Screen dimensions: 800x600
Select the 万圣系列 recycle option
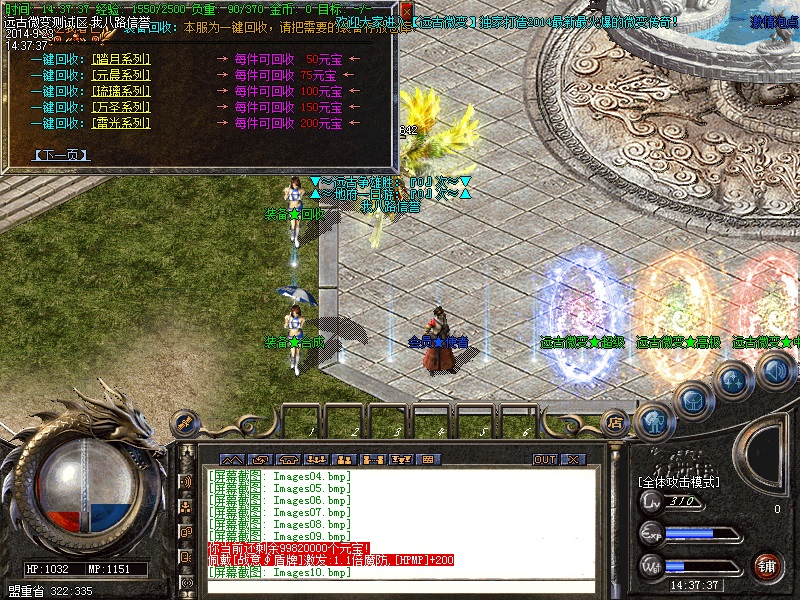(120, 107)
